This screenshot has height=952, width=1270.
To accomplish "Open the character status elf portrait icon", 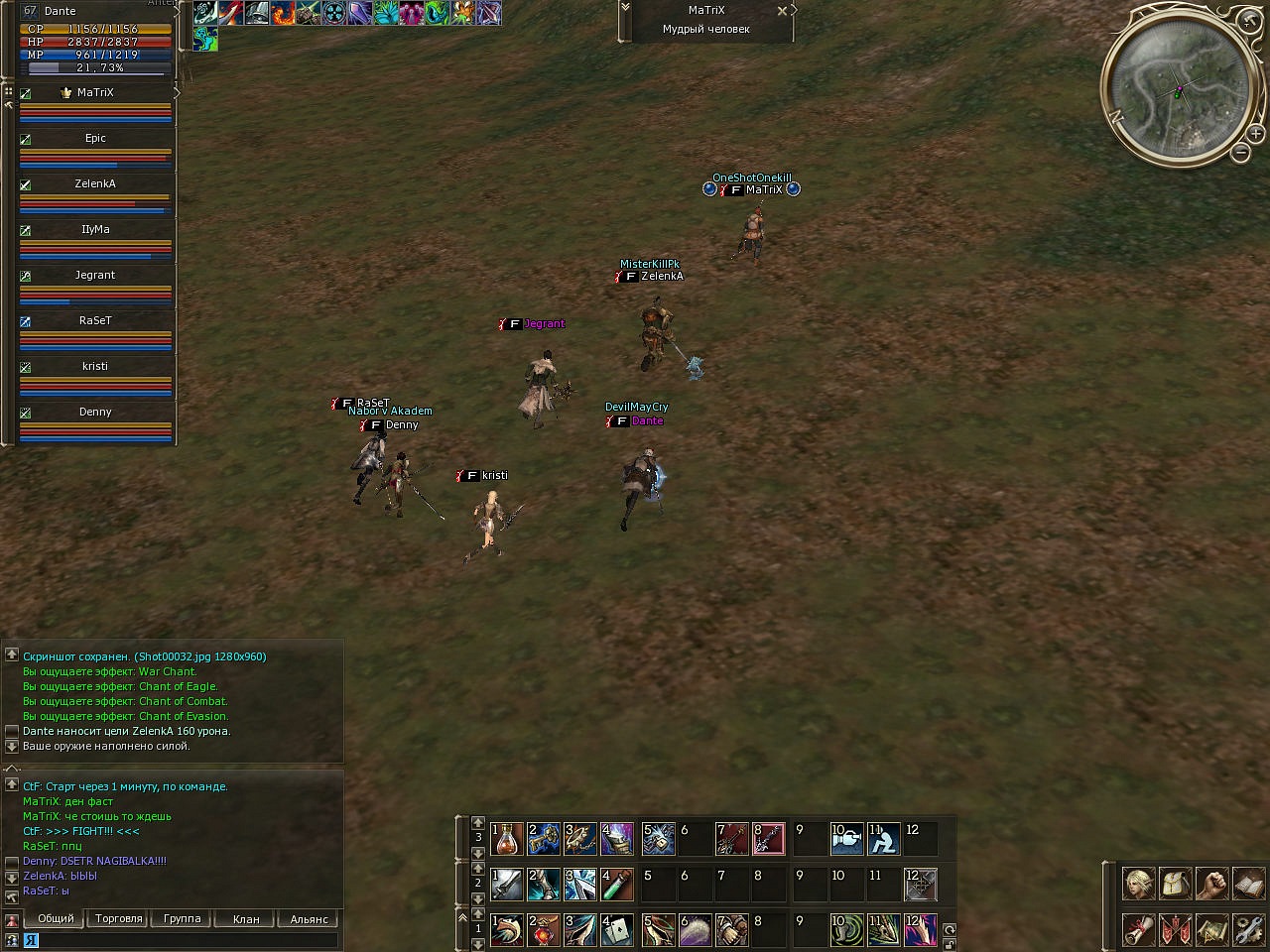I will point(1138,884).
